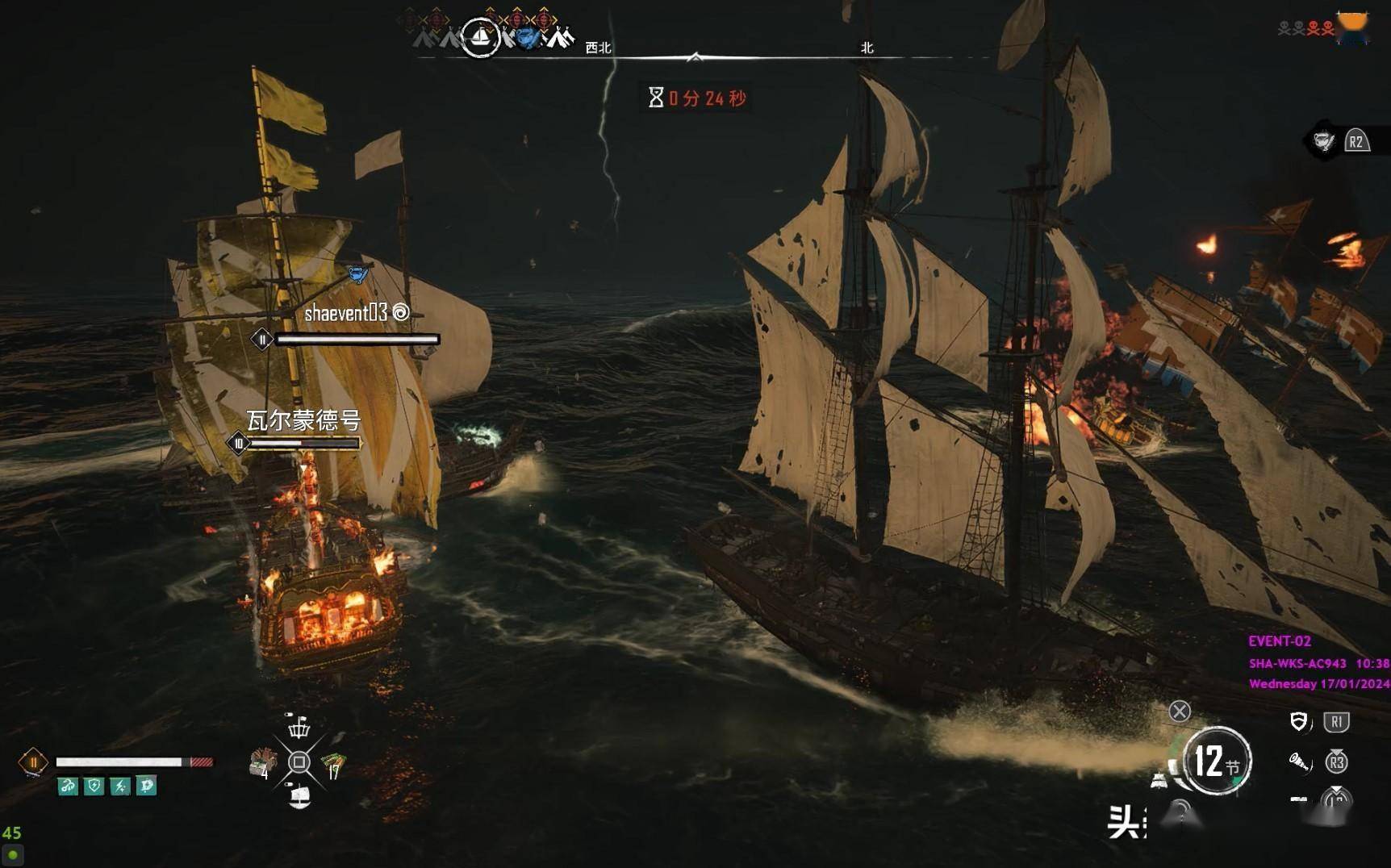
Task: Click the 12-knot speed gauge
Action: [x=1217, y=761]
